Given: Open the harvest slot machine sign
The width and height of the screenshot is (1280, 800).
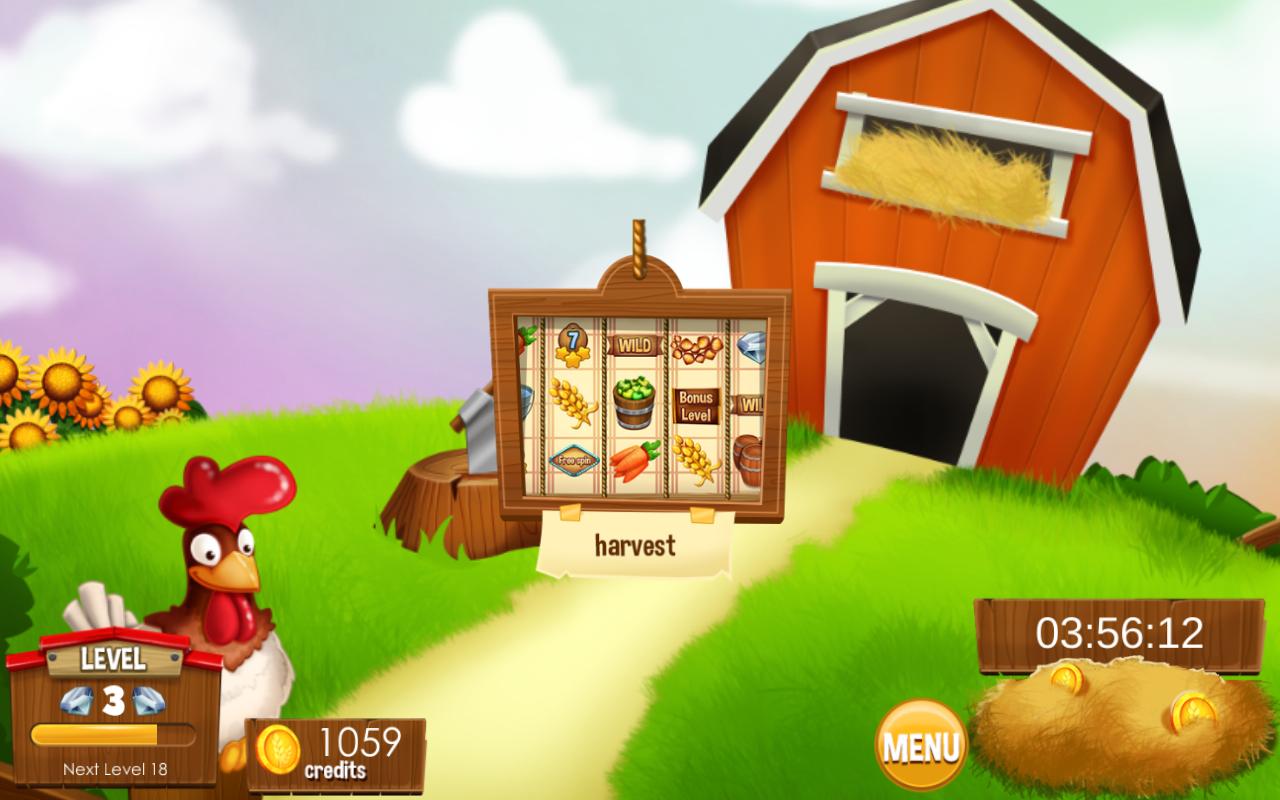Looking at the screenshot, I should [x=634, y=544].
